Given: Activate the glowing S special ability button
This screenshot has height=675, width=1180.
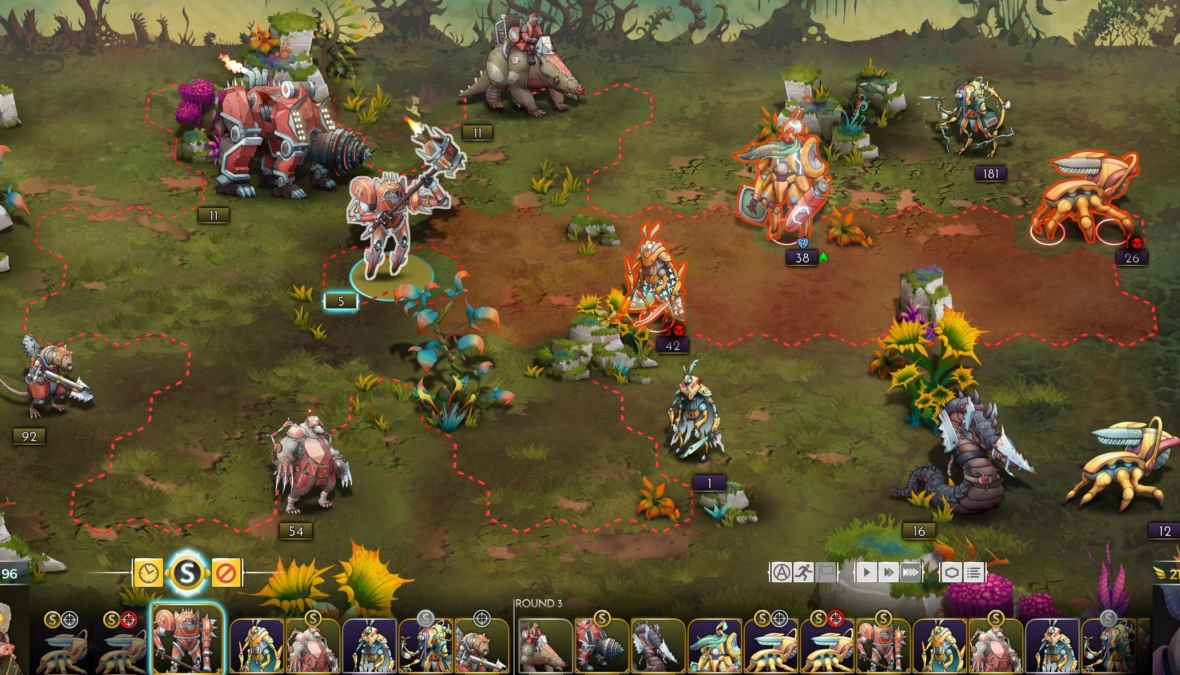Looking at the screenshot, I should (186, 573).
